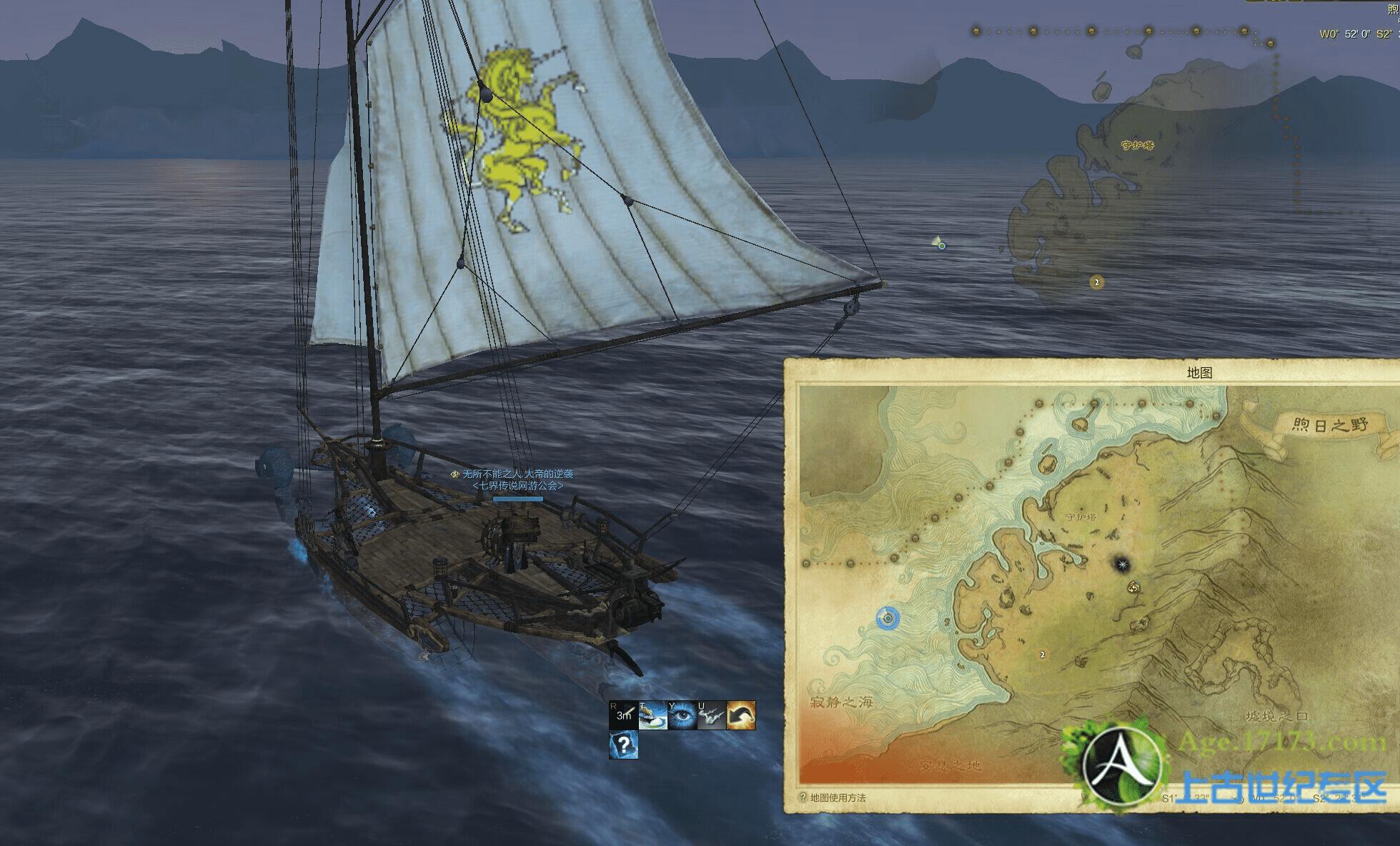The image size is (1400, 846).
Task: Trigger the ship-on-waves skill icon
Action: click(x=653, y=715)
